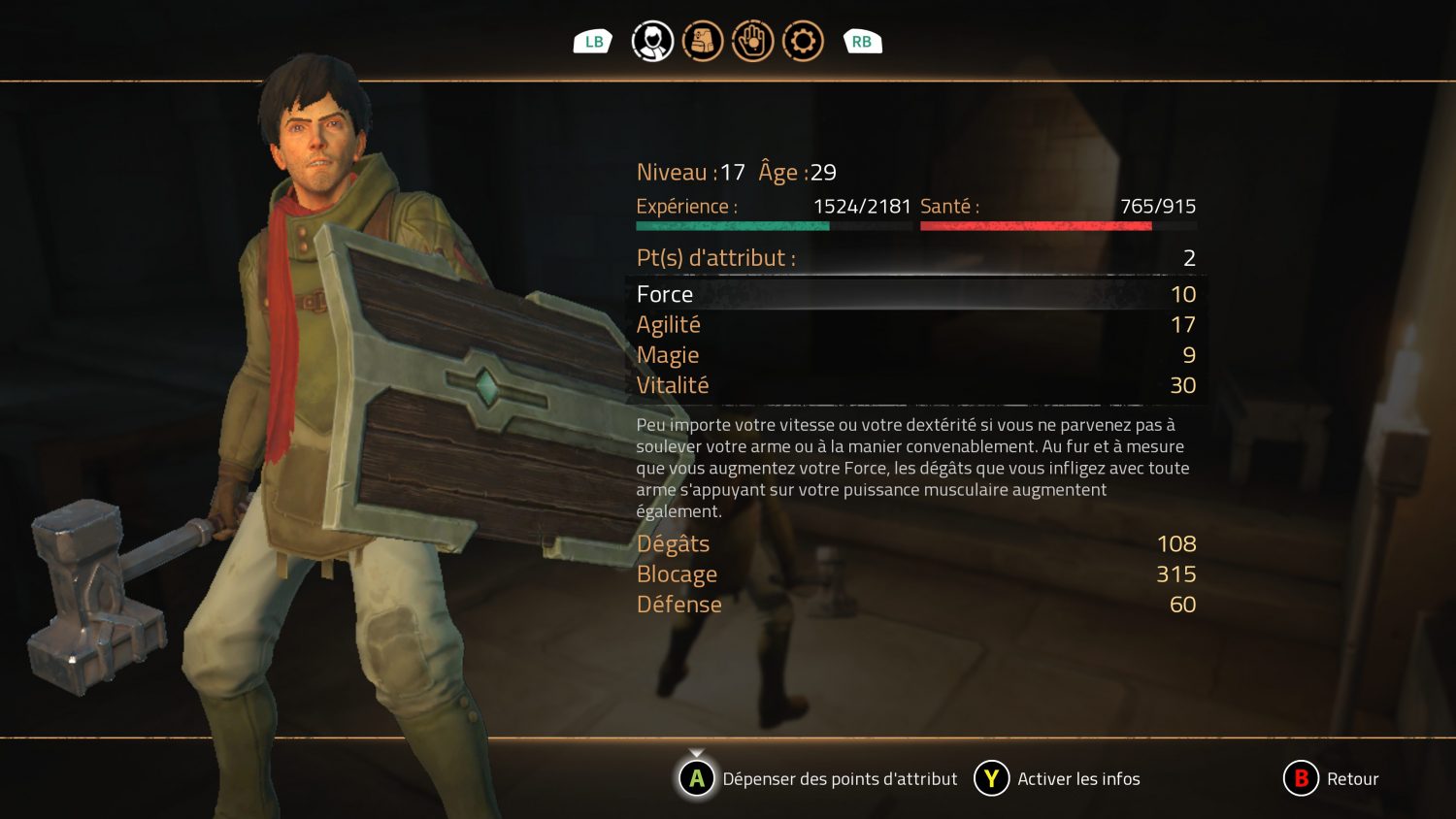Viewport: 1456px width, 819px height.
Task: Choose the Agilité attribute row
Action: (x=915, y=325)
